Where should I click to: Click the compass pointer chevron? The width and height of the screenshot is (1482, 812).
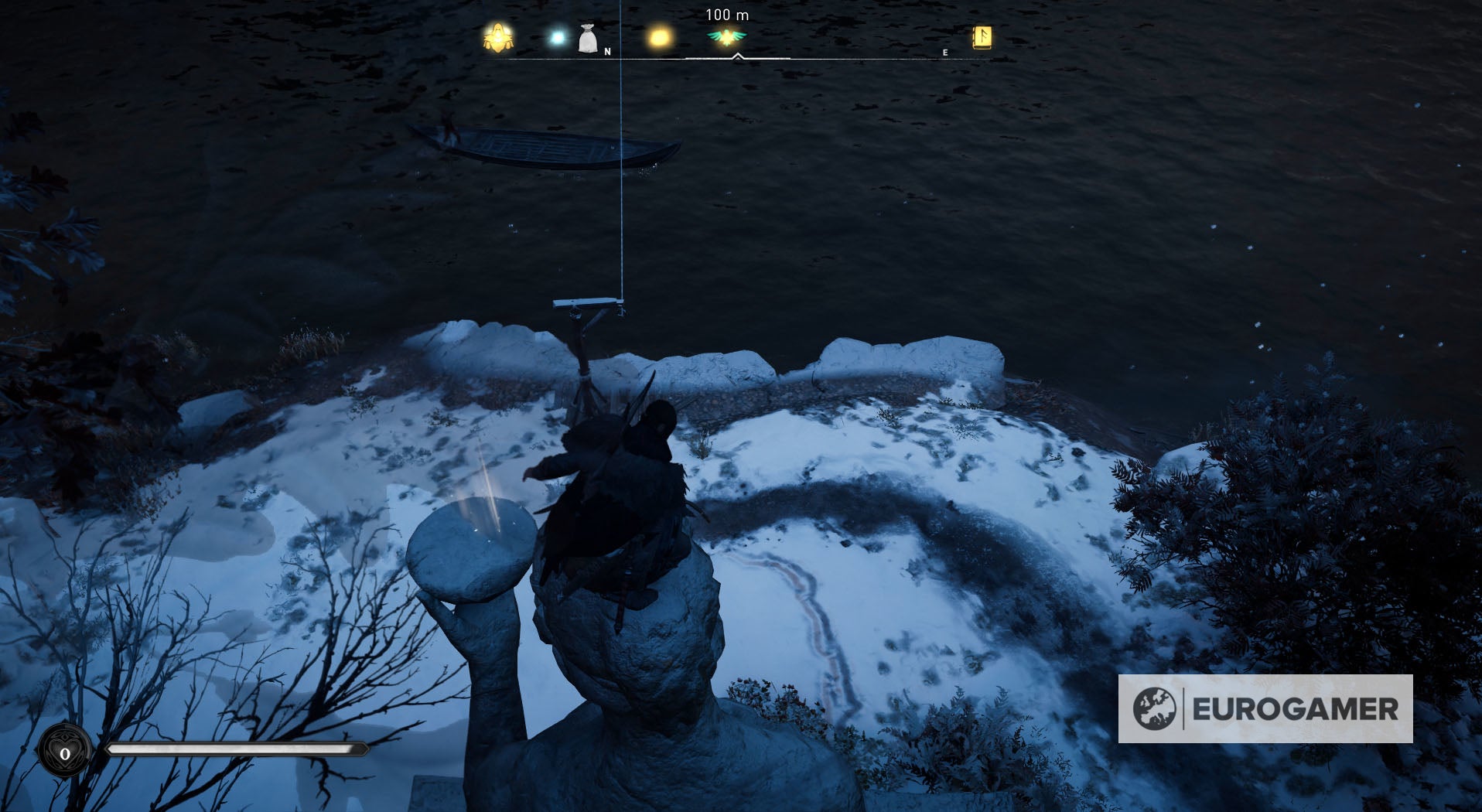737,56
